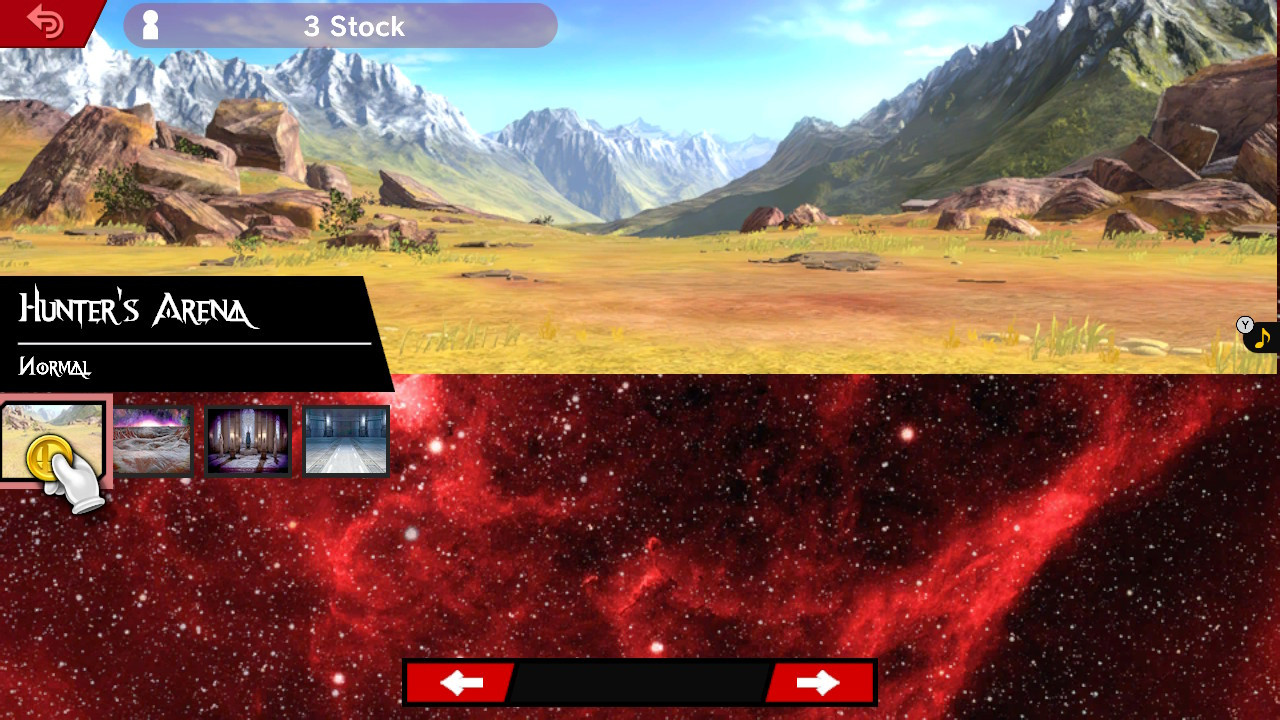Open music selection with the music note icon
Image resolution: width=1280 pixels, height=720 pixels.
(x=1262, y=337)
